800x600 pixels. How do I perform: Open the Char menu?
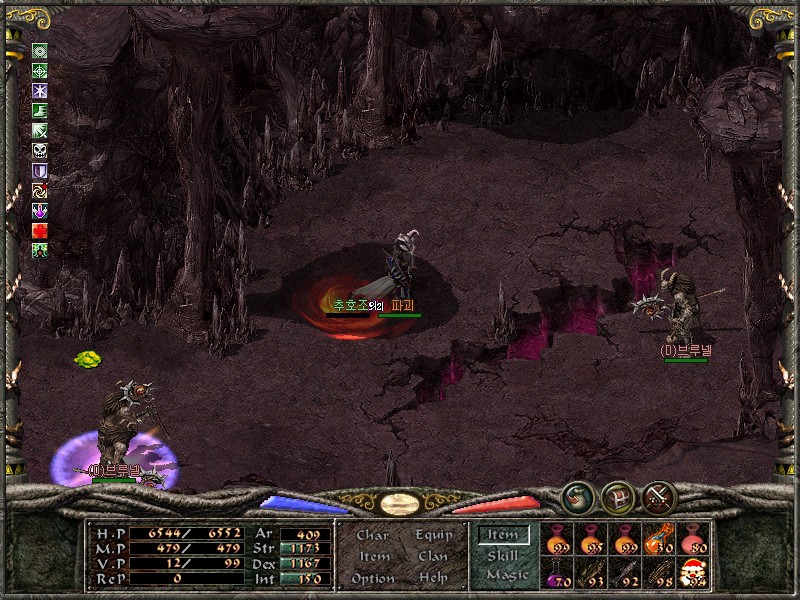coord(372,535)
